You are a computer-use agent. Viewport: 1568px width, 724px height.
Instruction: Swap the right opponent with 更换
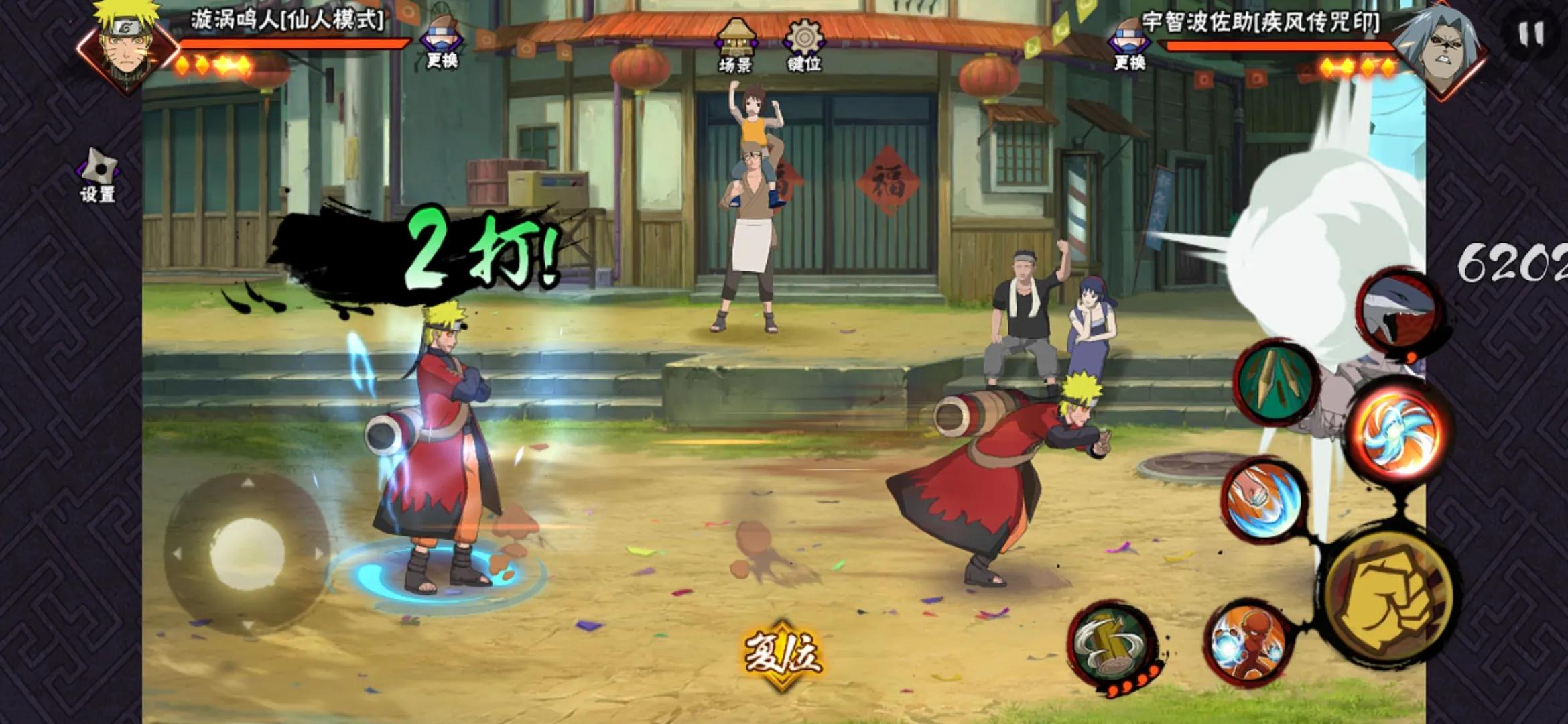(1130, 46)
